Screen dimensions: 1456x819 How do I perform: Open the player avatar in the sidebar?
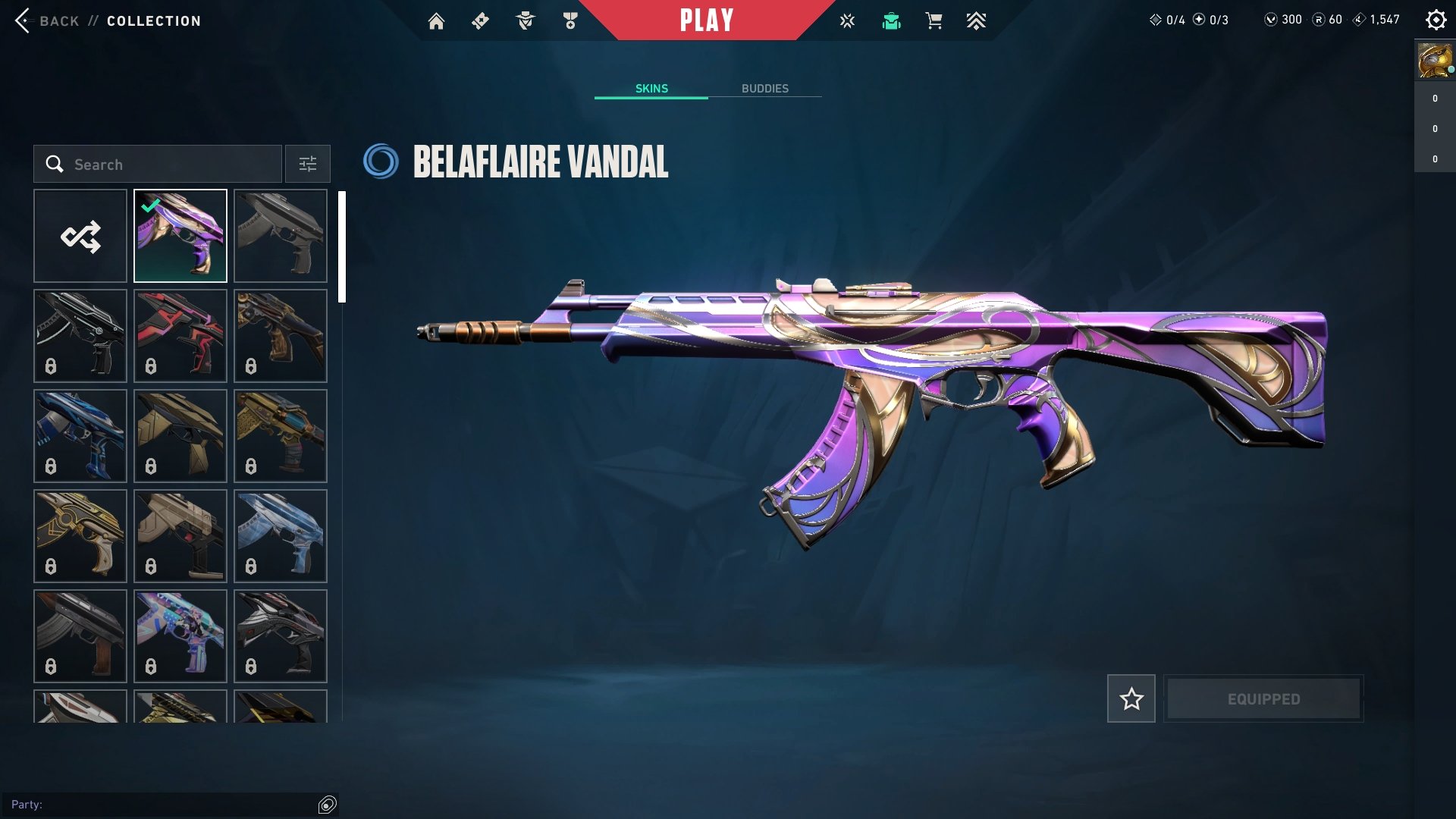[1434, 61]
